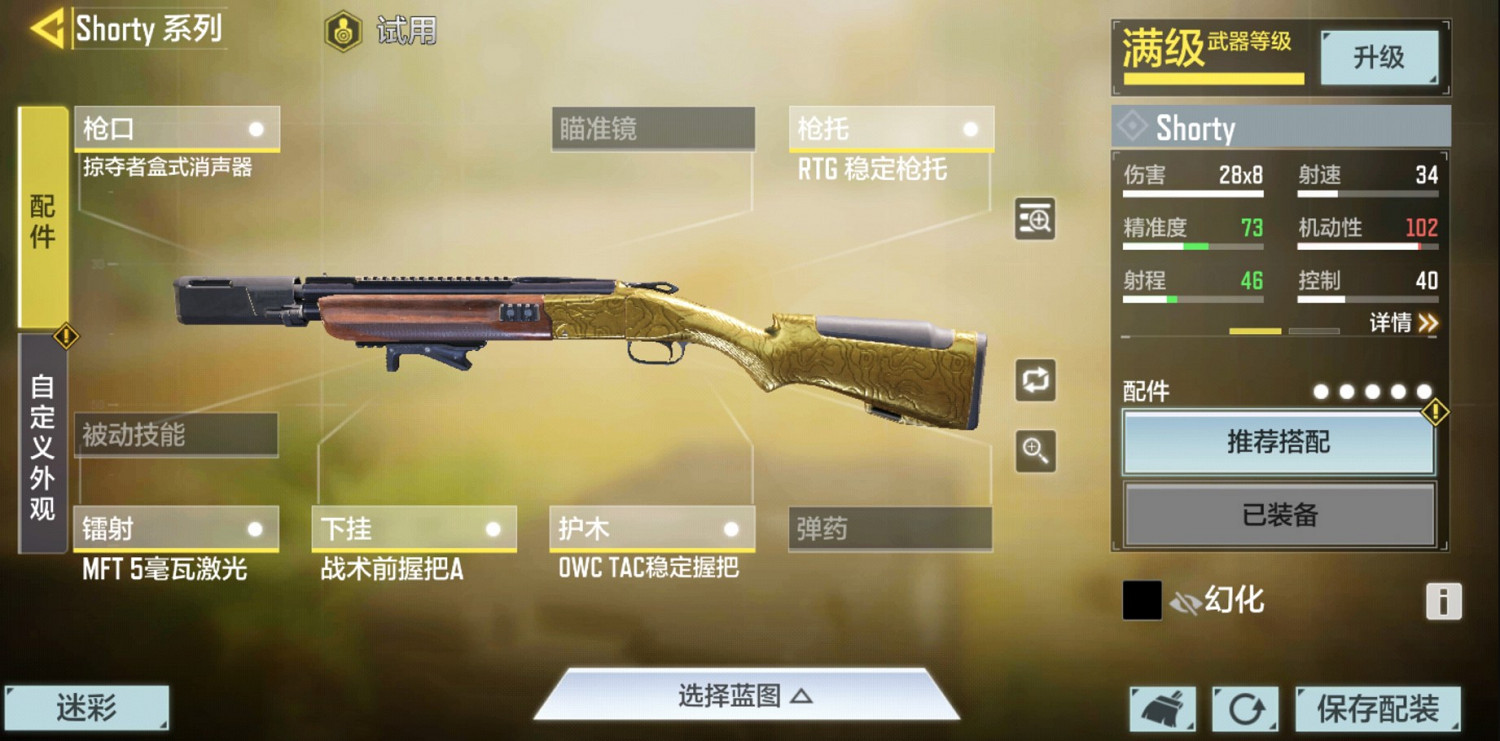This screenshot has width=1500, height=741.
Task: Click the 推荐搭配 recommended loadout button
Action: coord(1279,443)
